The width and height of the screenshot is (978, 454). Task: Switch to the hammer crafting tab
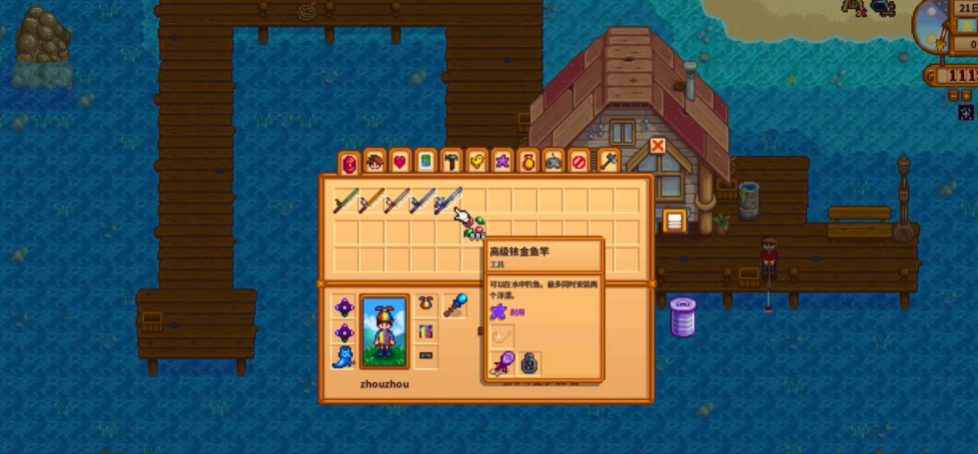pos(452,161)
